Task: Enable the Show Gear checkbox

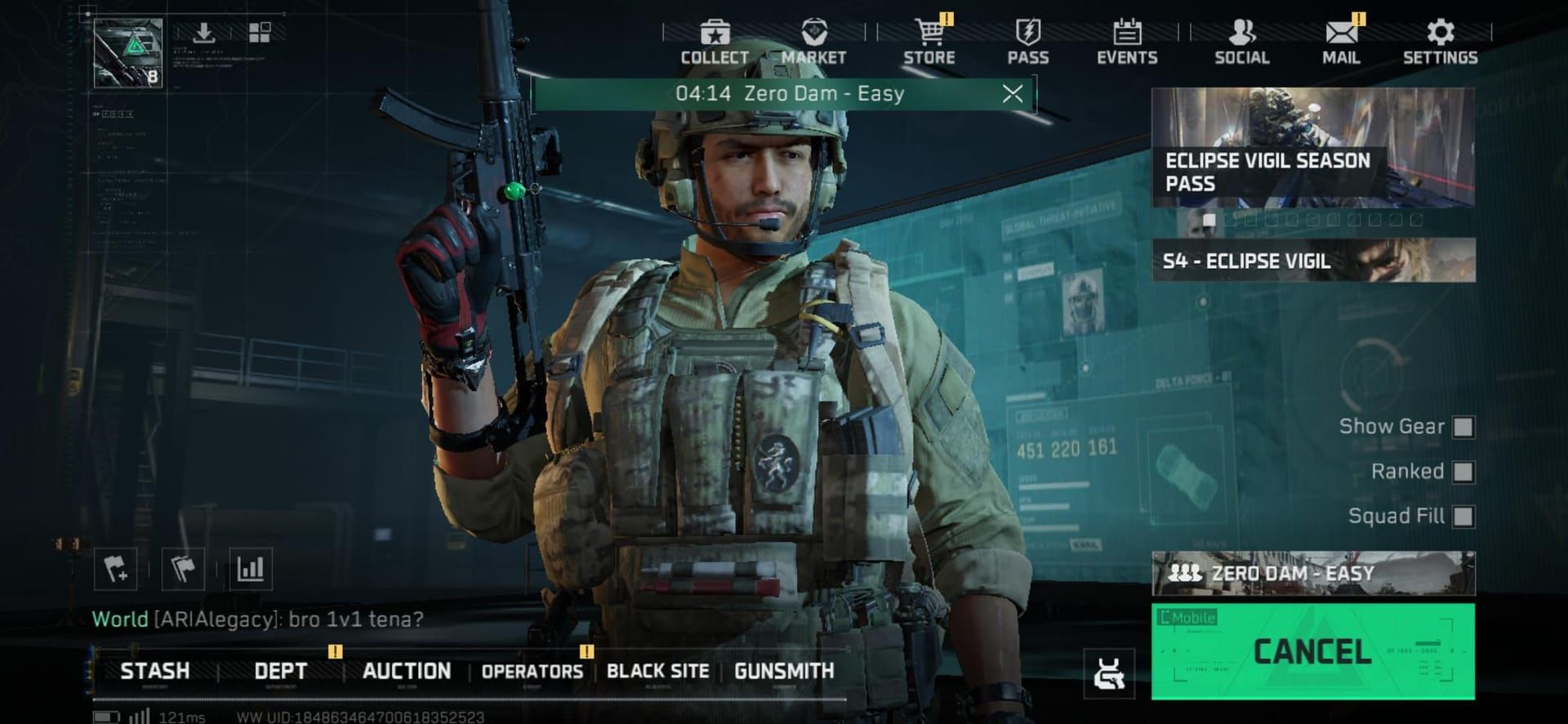Action: (x=1464, y=427)
